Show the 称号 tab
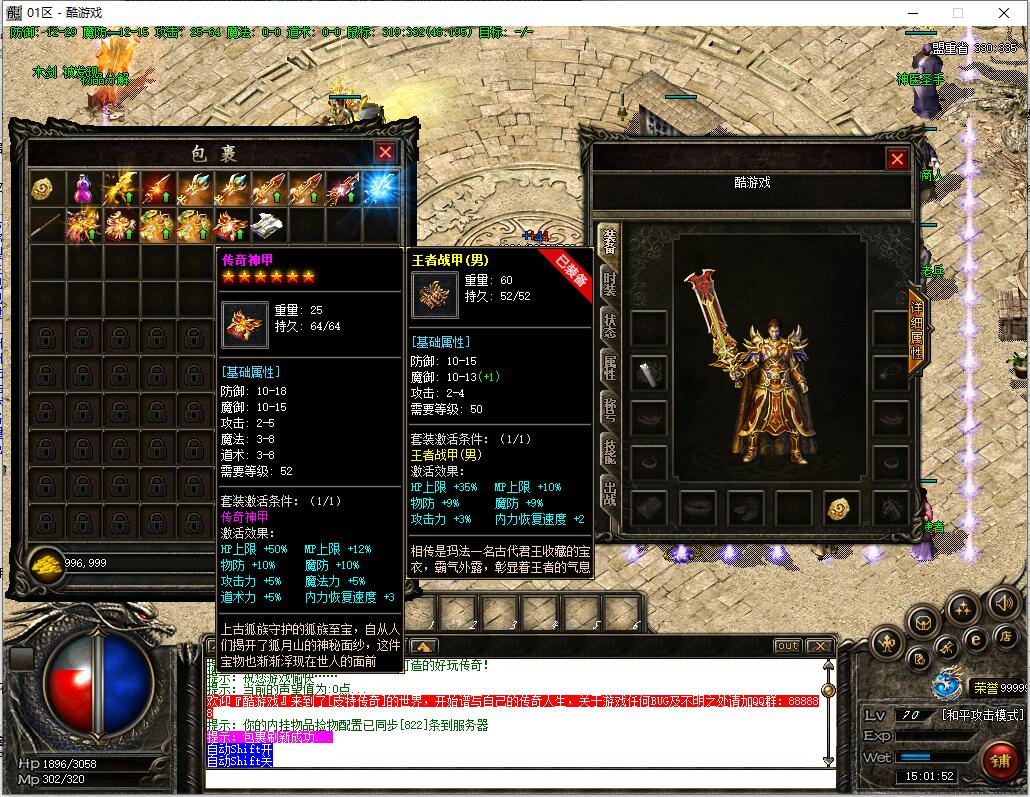The height and width of the screenshot is (797, 1030). (x=608, y=409)
